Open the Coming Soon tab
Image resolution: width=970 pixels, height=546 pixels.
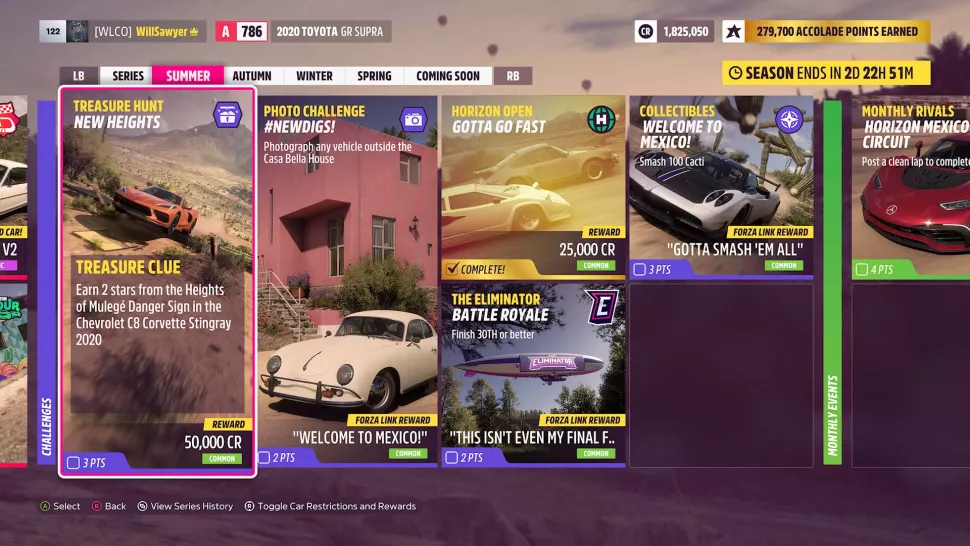447,76
